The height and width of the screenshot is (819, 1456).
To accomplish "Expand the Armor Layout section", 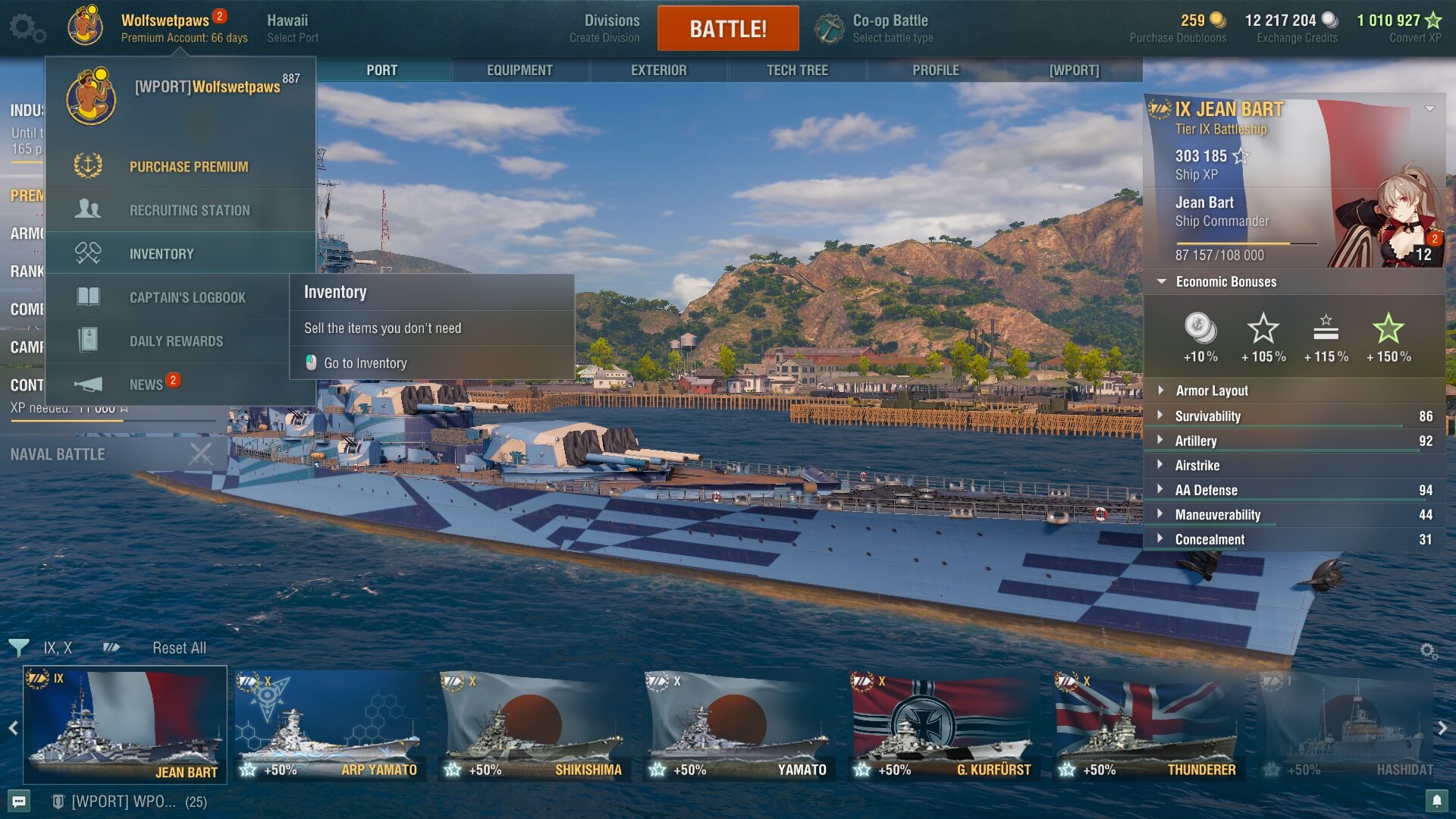I will click(x=1211, y=391).
